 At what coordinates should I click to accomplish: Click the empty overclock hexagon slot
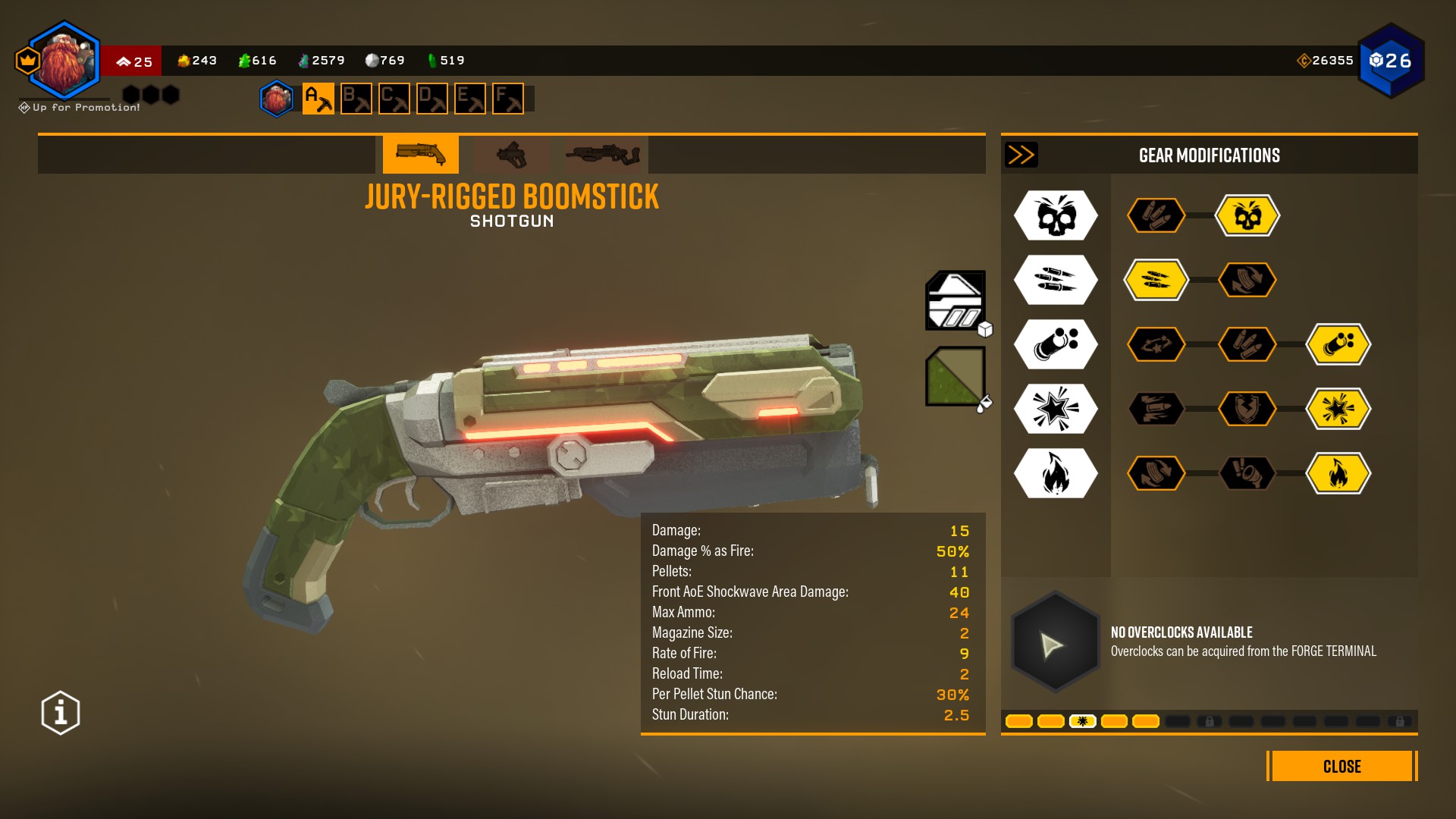(1055, 643)
